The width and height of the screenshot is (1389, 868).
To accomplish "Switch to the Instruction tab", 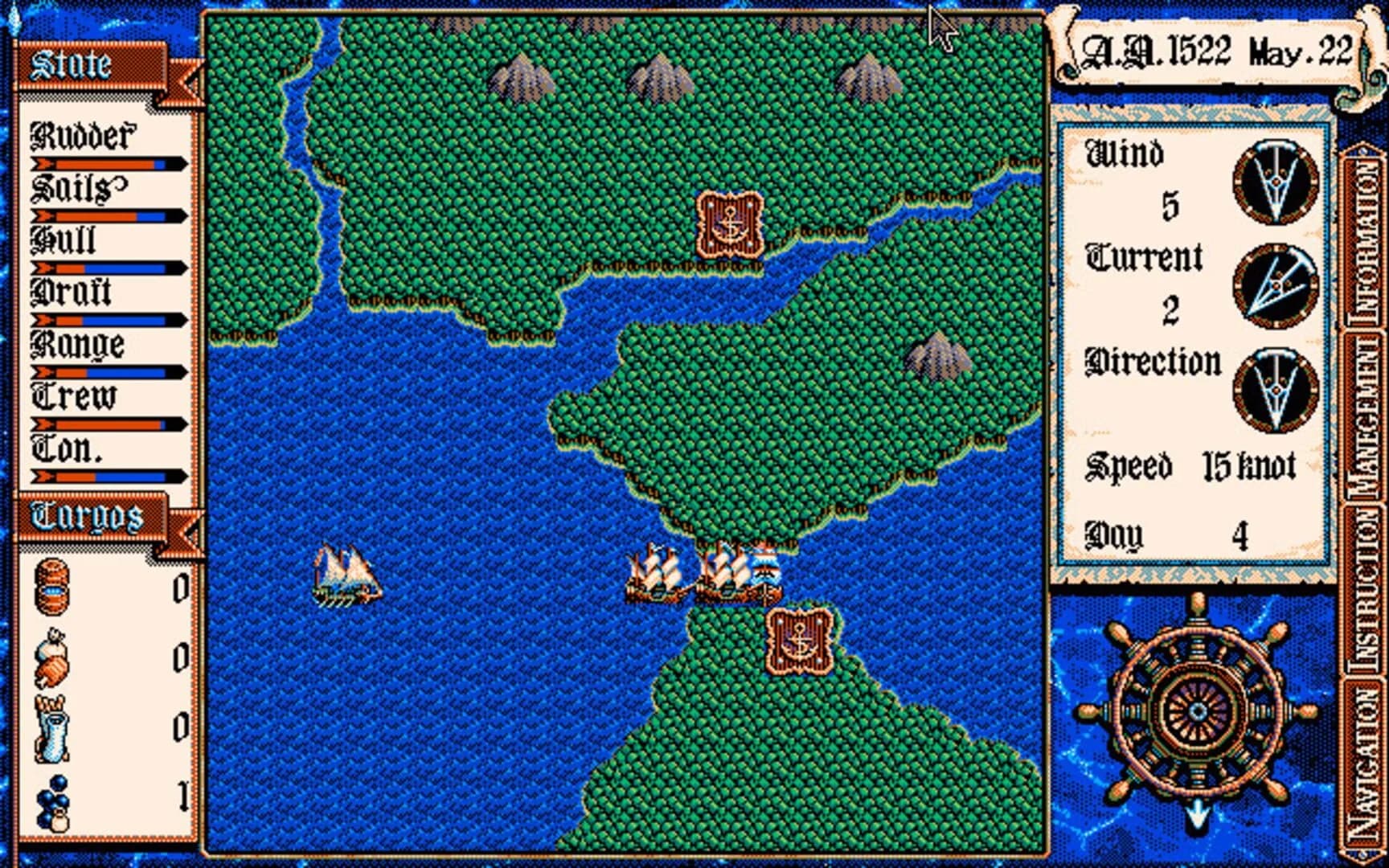I will (1366, 587).
